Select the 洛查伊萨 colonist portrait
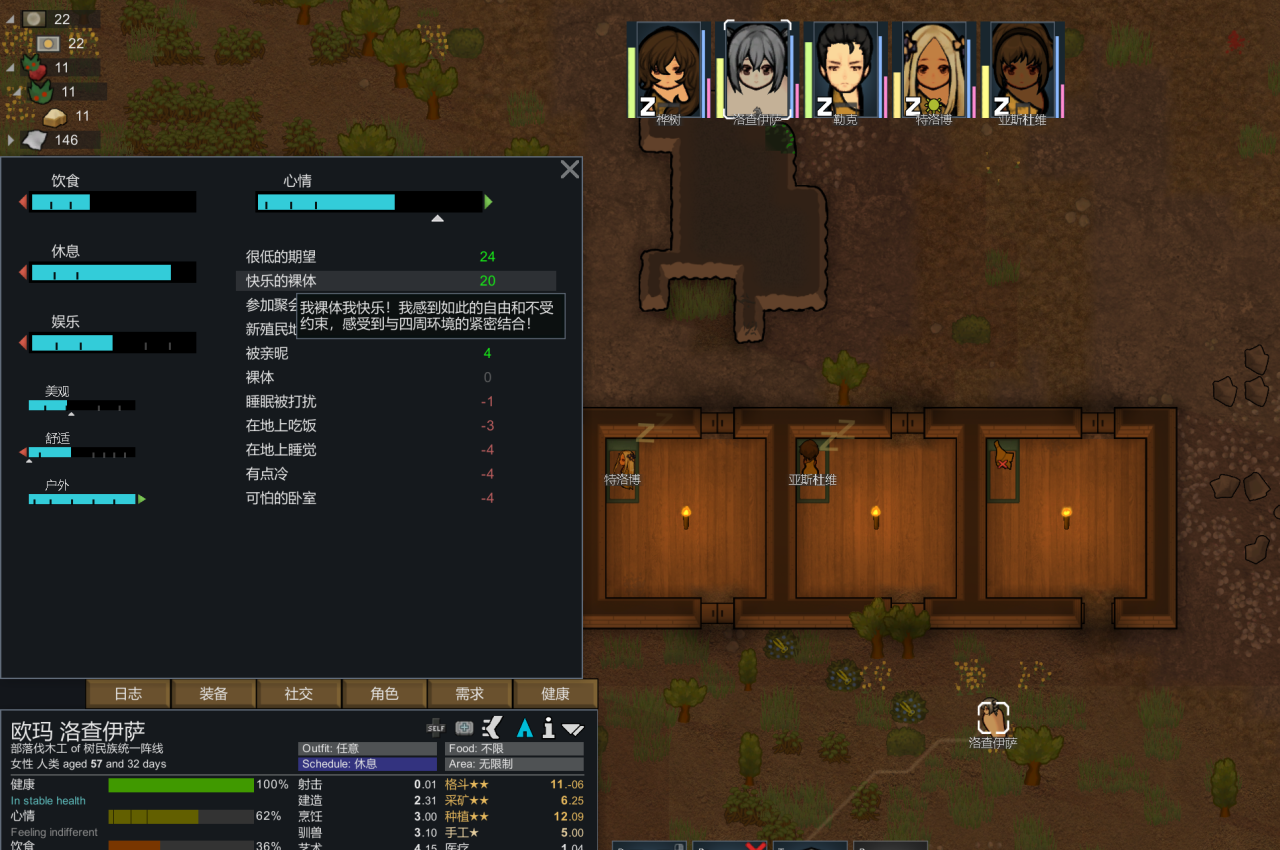Screen dimensions: 1280x850 tap(757, 70)
